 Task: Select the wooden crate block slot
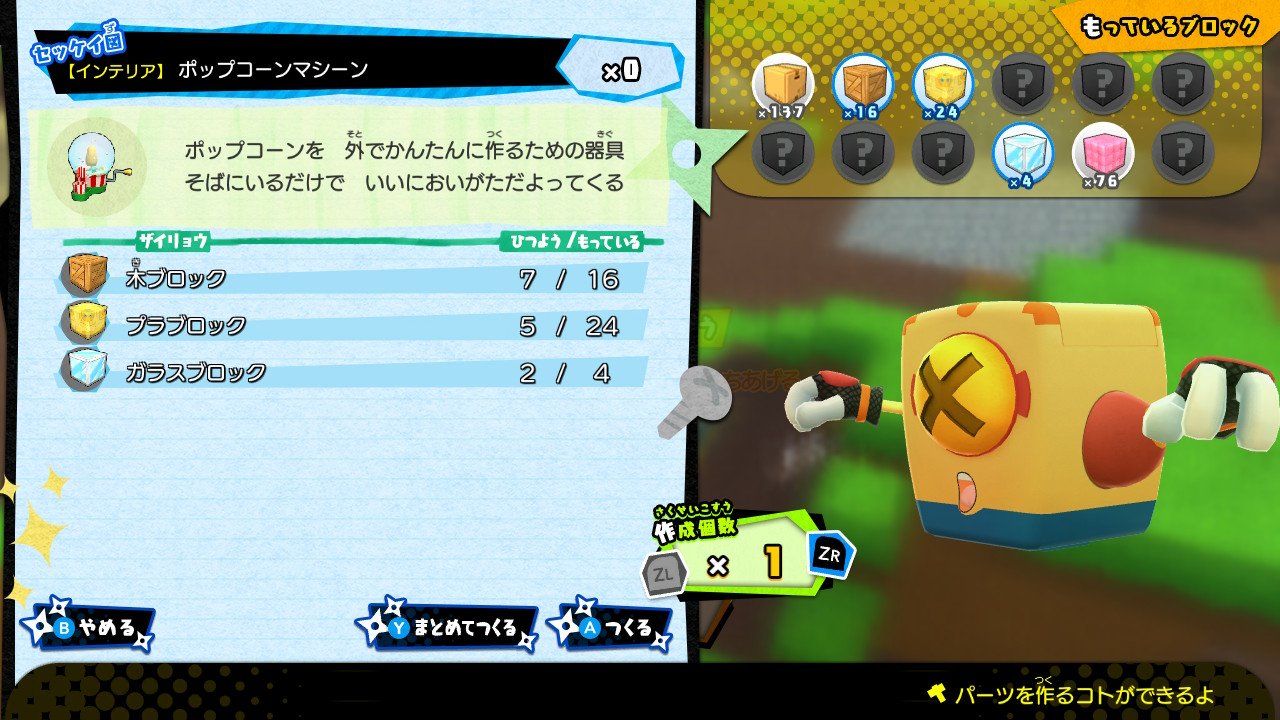coord(862,84)
